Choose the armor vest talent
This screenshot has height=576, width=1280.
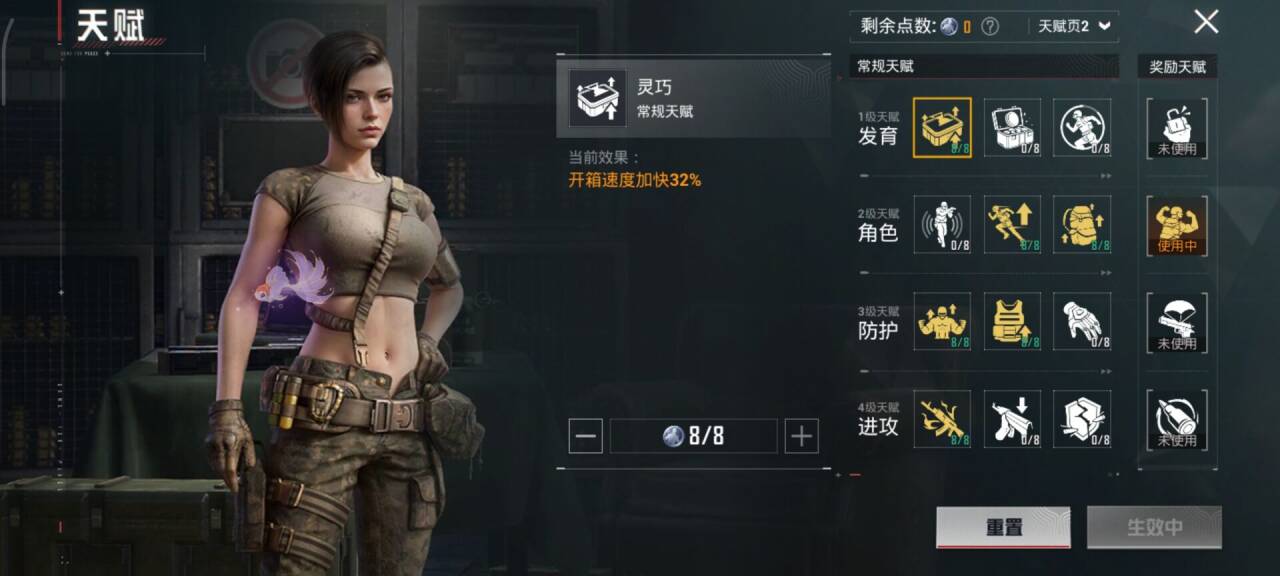click(1012, 321)
